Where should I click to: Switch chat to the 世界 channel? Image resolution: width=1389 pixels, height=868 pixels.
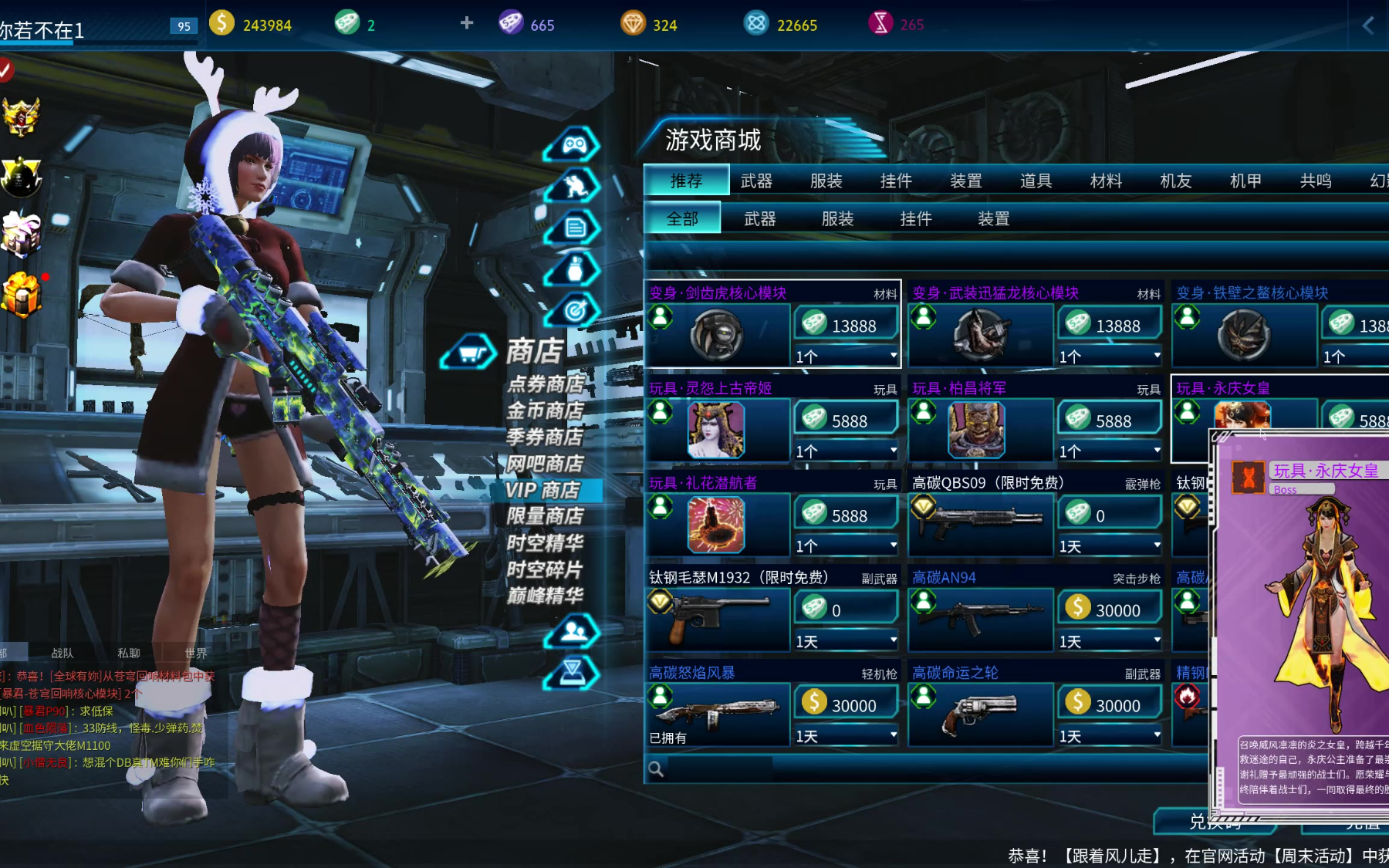[196, 653]
